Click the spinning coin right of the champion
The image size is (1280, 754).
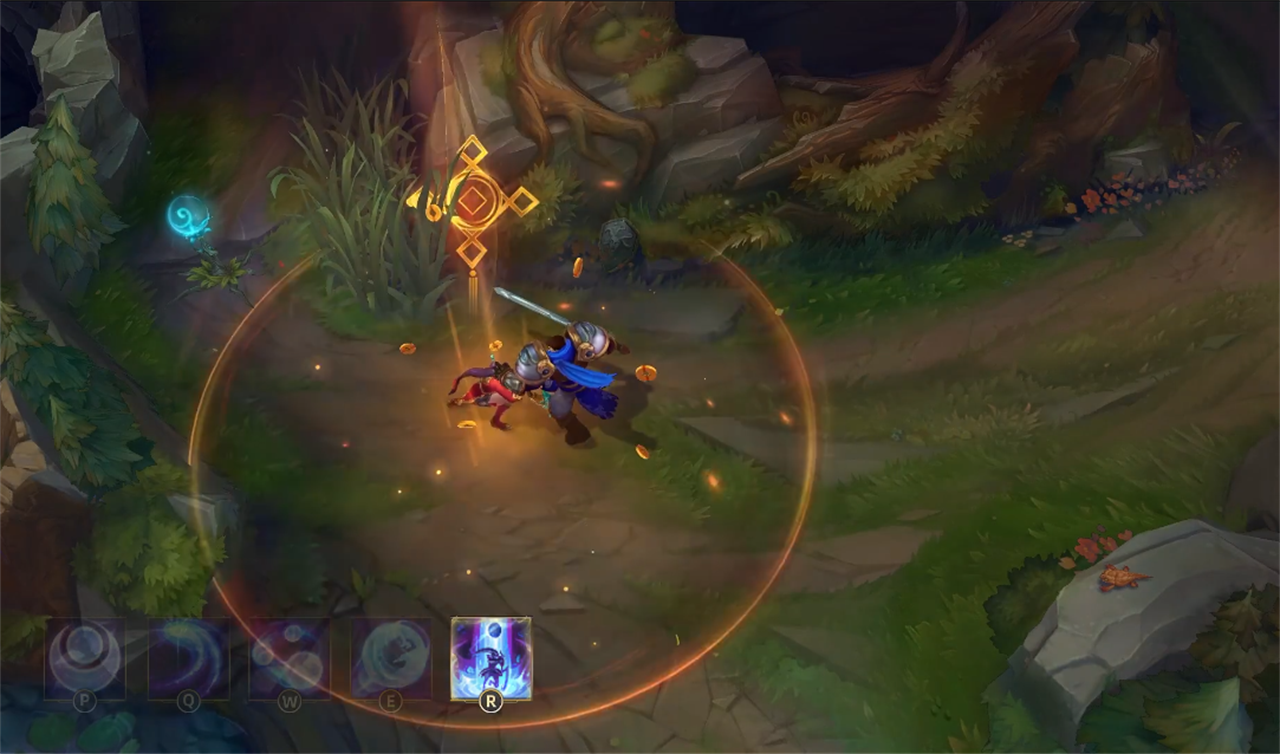point(647,372)
